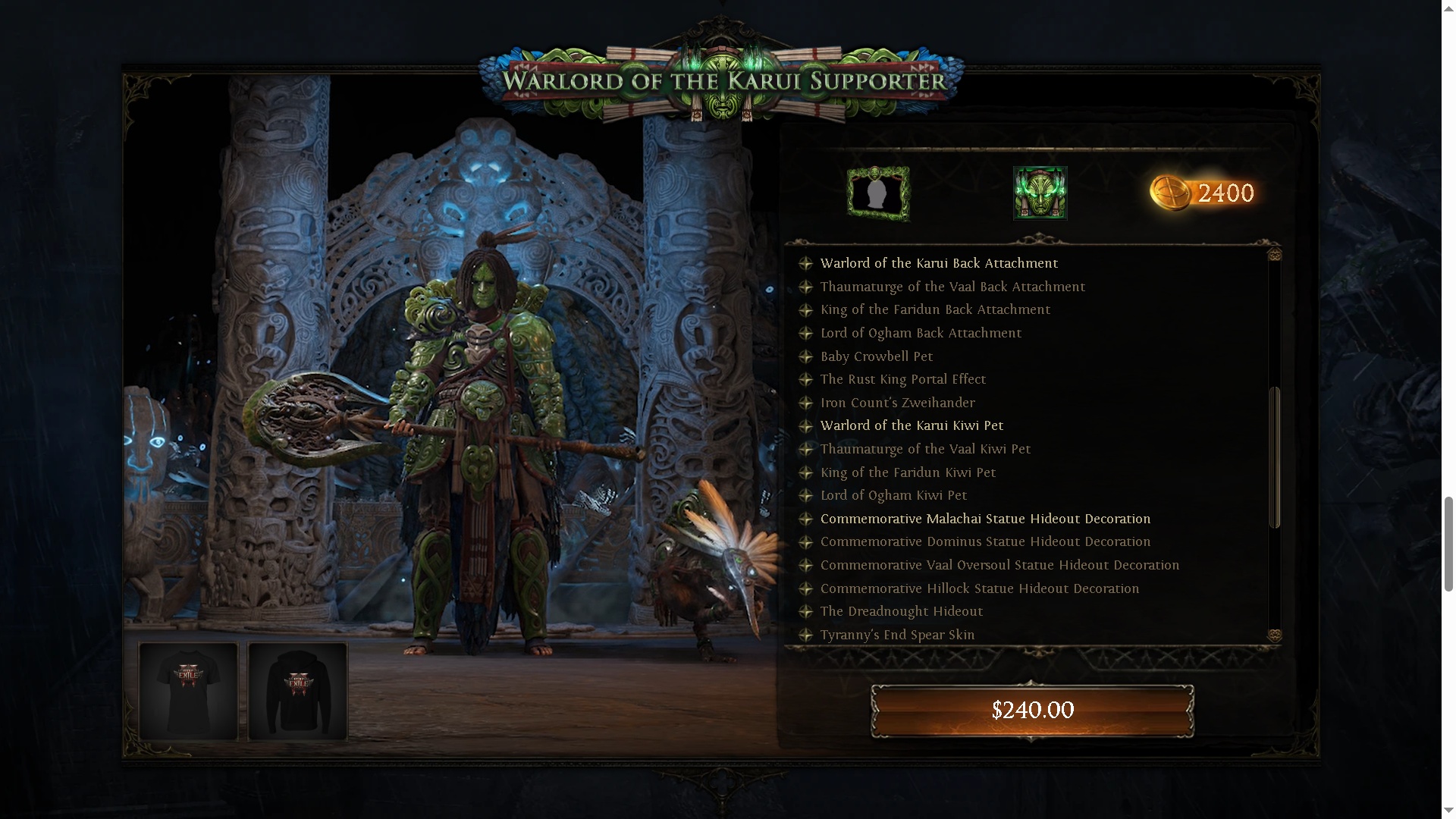Preview the Baby Crowbell Pet
This screenshot has width=1456, height=819.
[x=877, y=356]
